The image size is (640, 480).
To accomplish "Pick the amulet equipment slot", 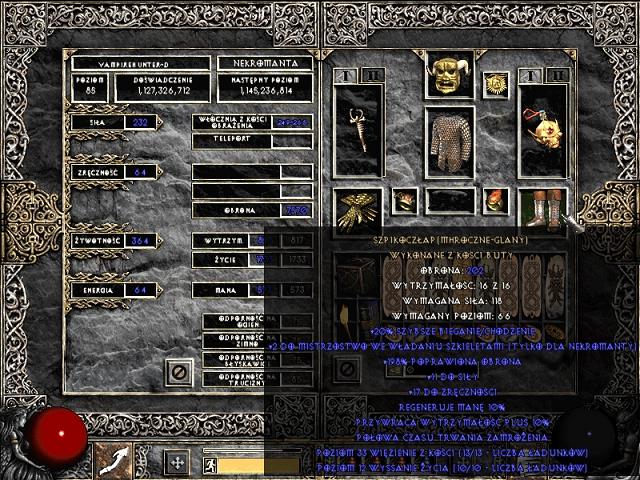I will [495, 84].
